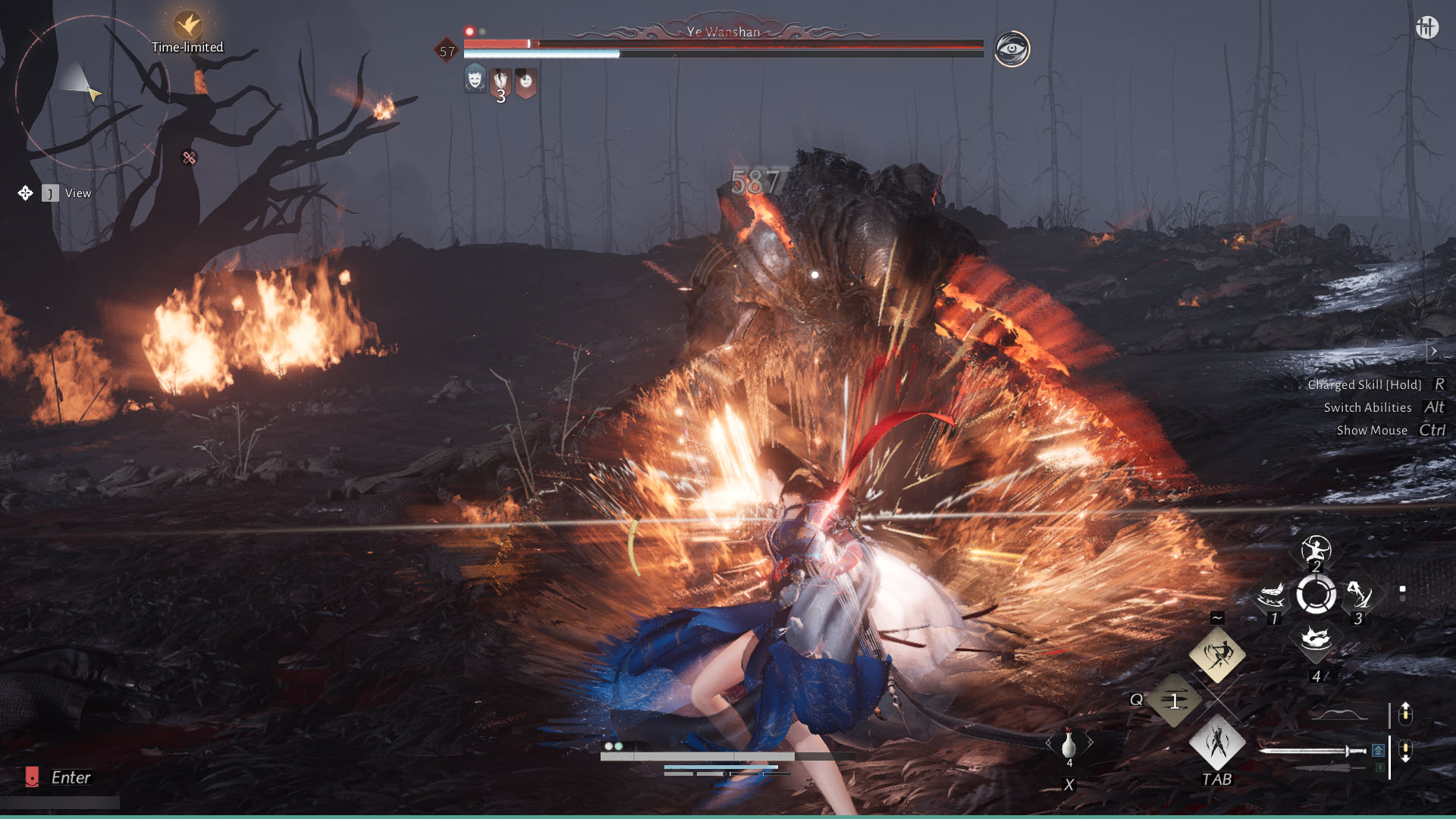Activate the leaping kick skill numbered 3

(1359, 595)
